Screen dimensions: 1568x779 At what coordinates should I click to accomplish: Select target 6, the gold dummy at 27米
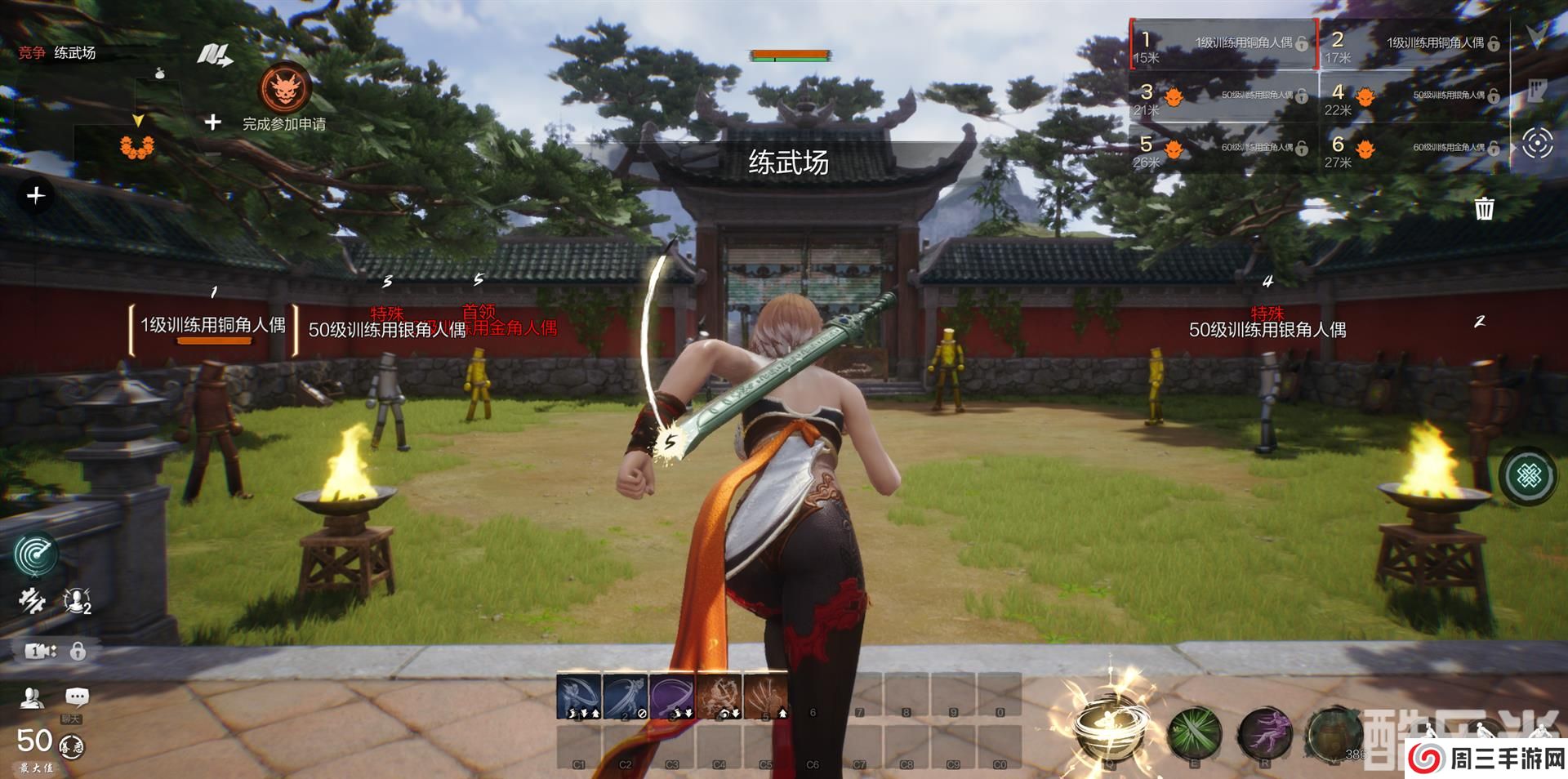pyautogui.click(x=1414, y=149)
